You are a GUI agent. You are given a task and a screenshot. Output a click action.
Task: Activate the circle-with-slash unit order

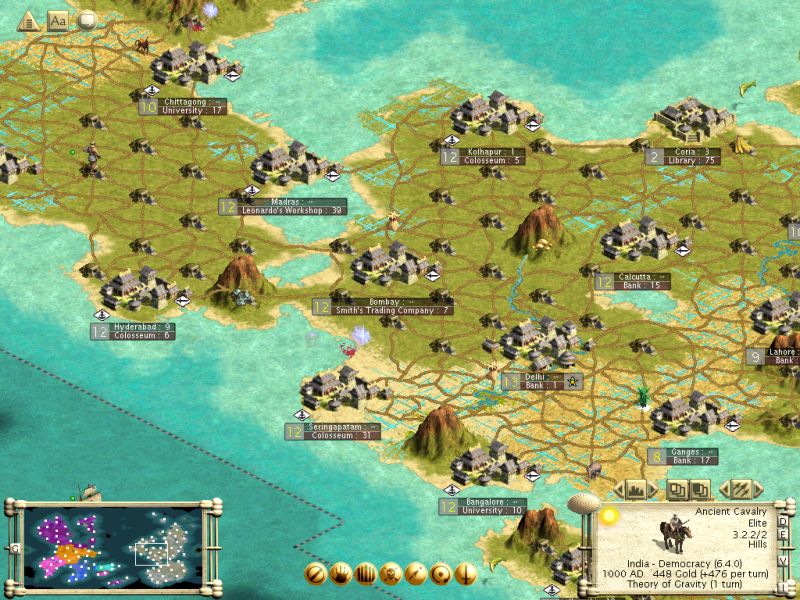(316, 574)
